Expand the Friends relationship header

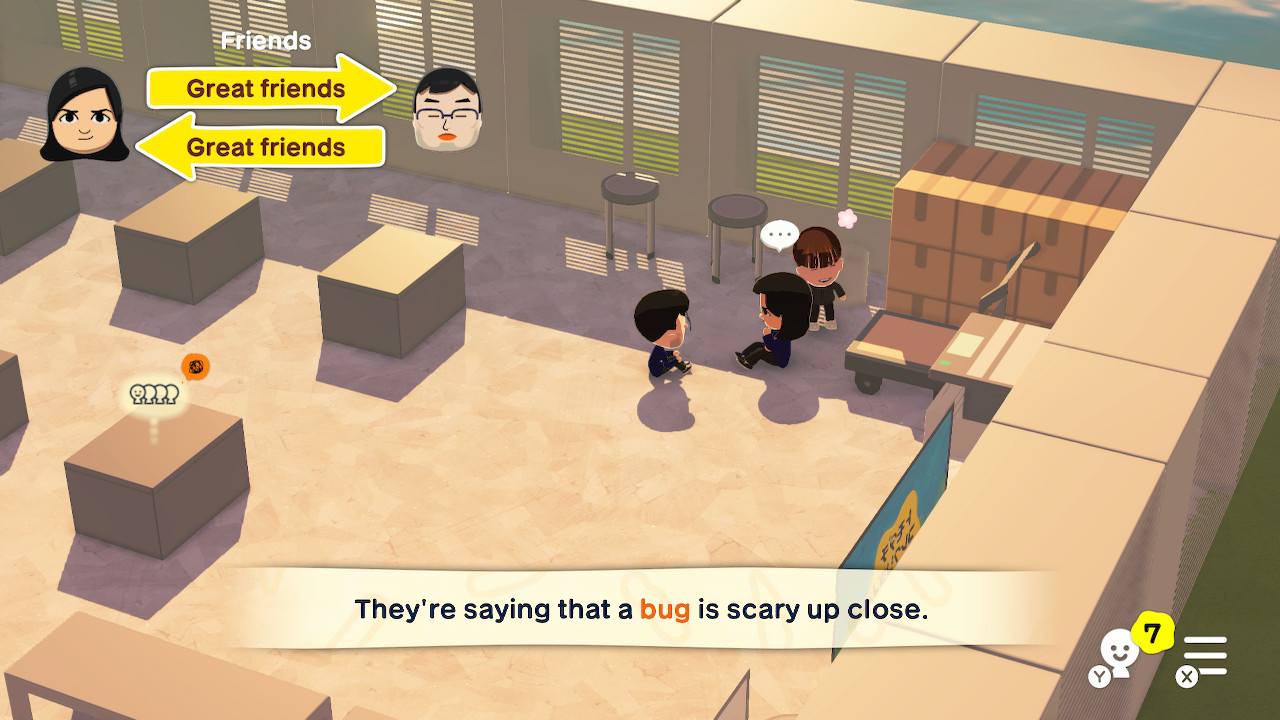click(264, 41)
